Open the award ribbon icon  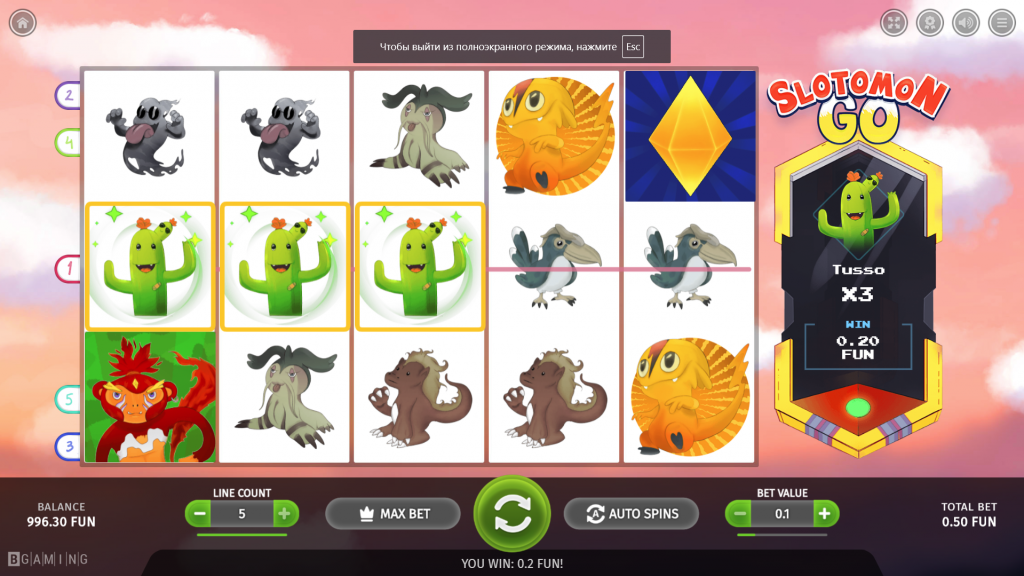point(930,22)
